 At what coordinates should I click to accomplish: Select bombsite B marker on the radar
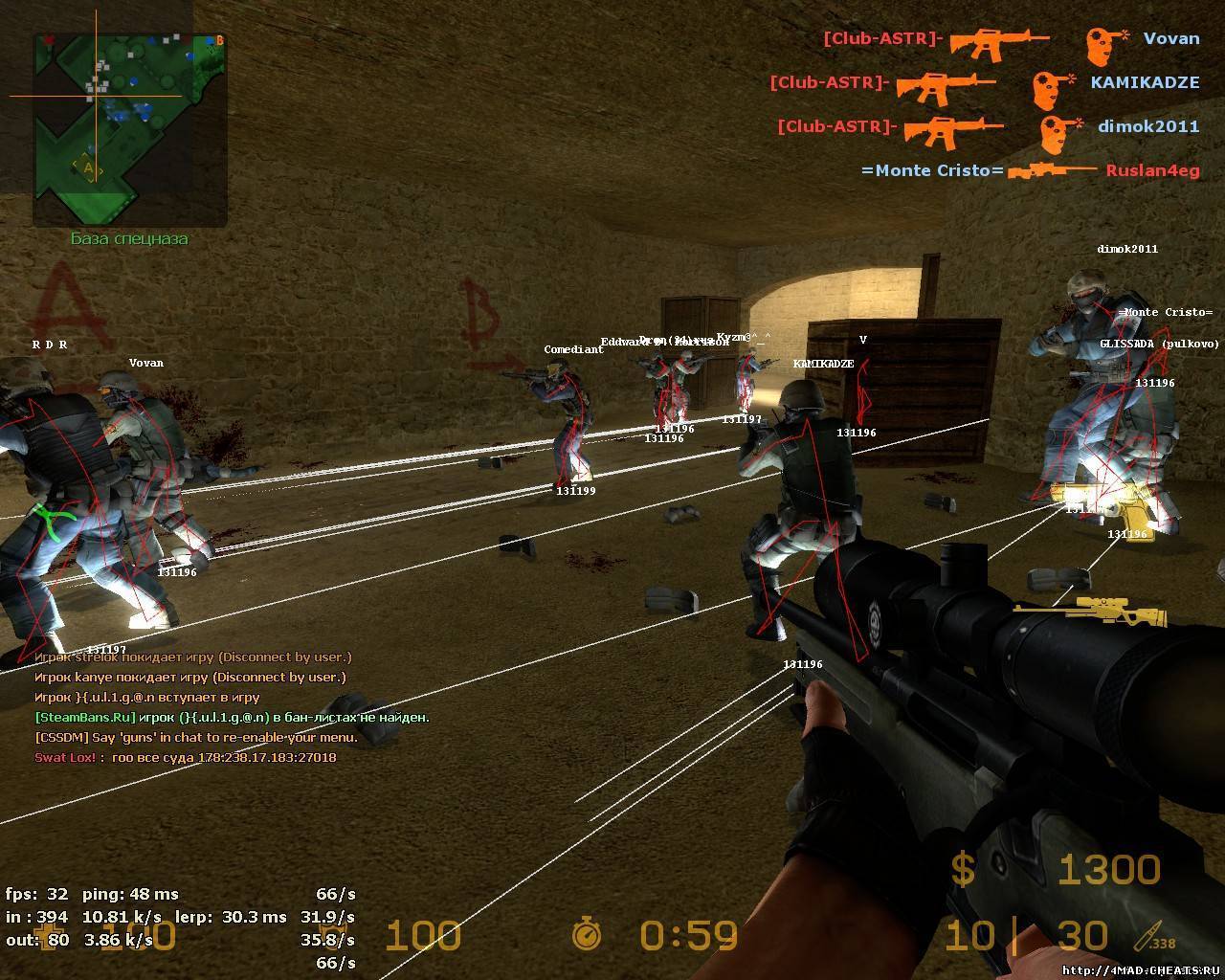(x=219, y=40)
